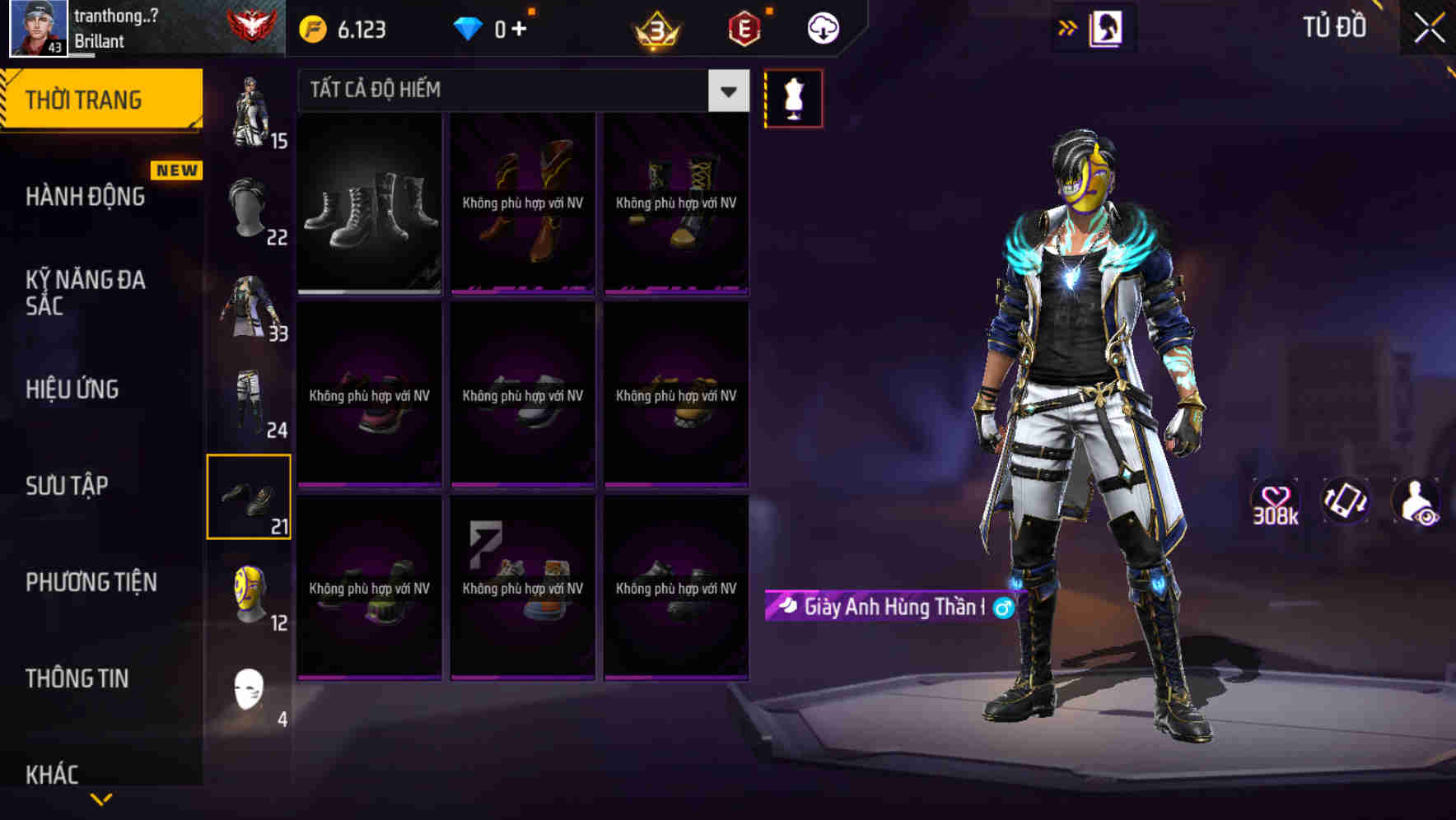Open the PHƯƠNG TIỆN menu item
The width and height of the screenshot is (1456, 820).
click(91, 581)
